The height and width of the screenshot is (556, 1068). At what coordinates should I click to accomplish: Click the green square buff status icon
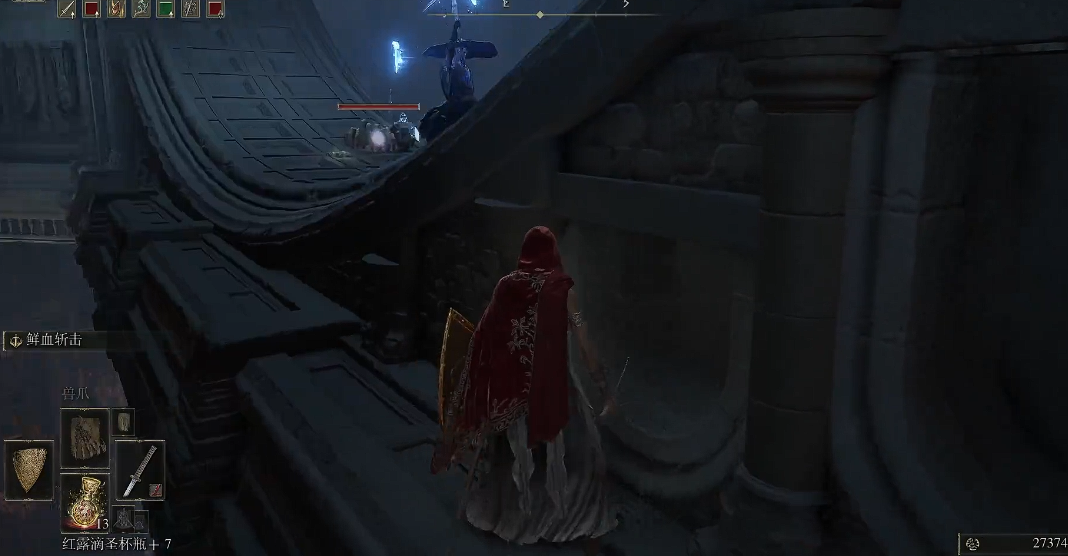click(166, 9)
